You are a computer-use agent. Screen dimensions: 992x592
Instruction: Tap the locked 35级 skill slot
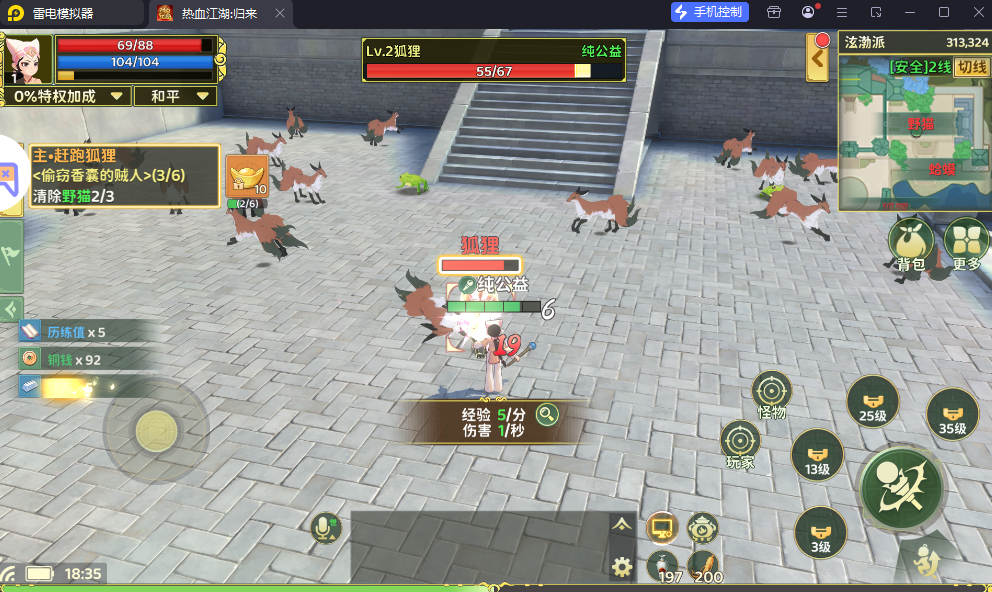click(951, 414)
